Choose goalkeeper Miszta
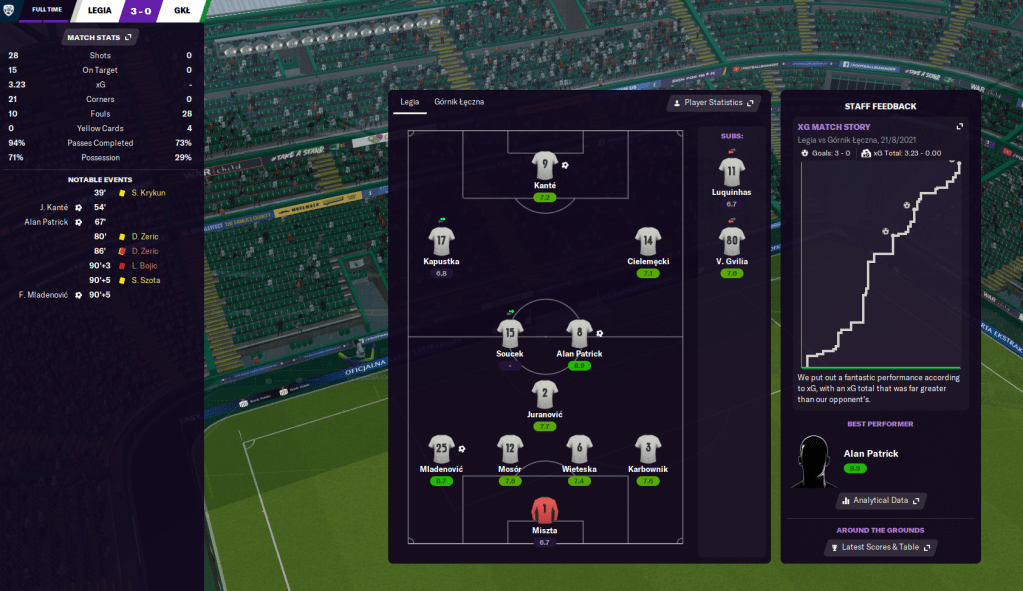The image size is (1023, 591). click(x=544, y=509)
